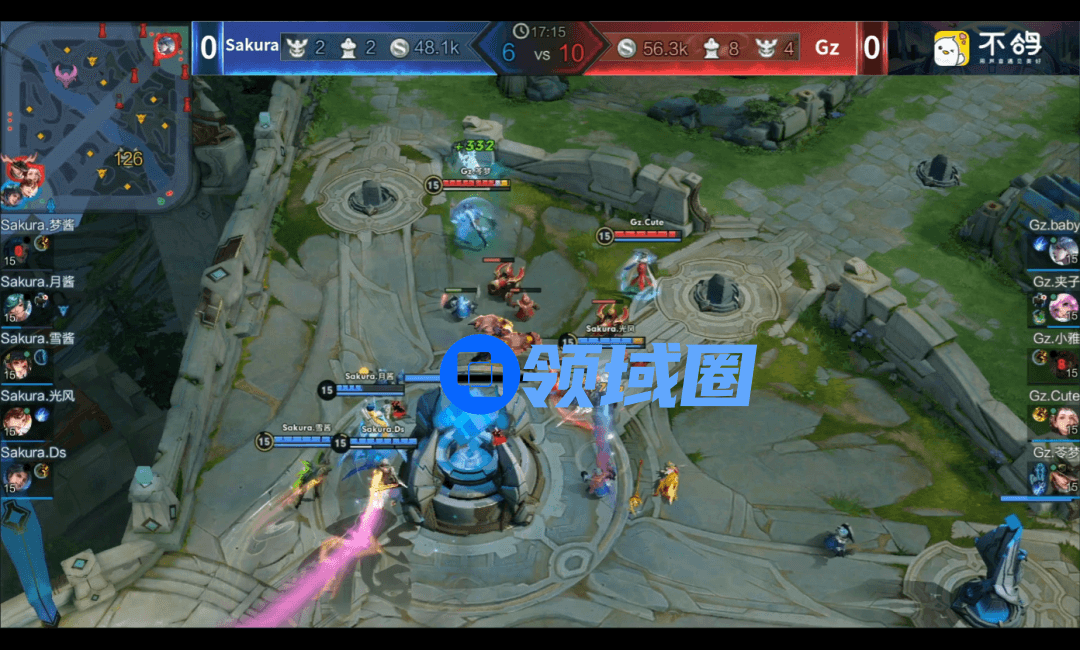Spectate player Gz.小雅
1080x650 pixels.
click(1062, 363)
